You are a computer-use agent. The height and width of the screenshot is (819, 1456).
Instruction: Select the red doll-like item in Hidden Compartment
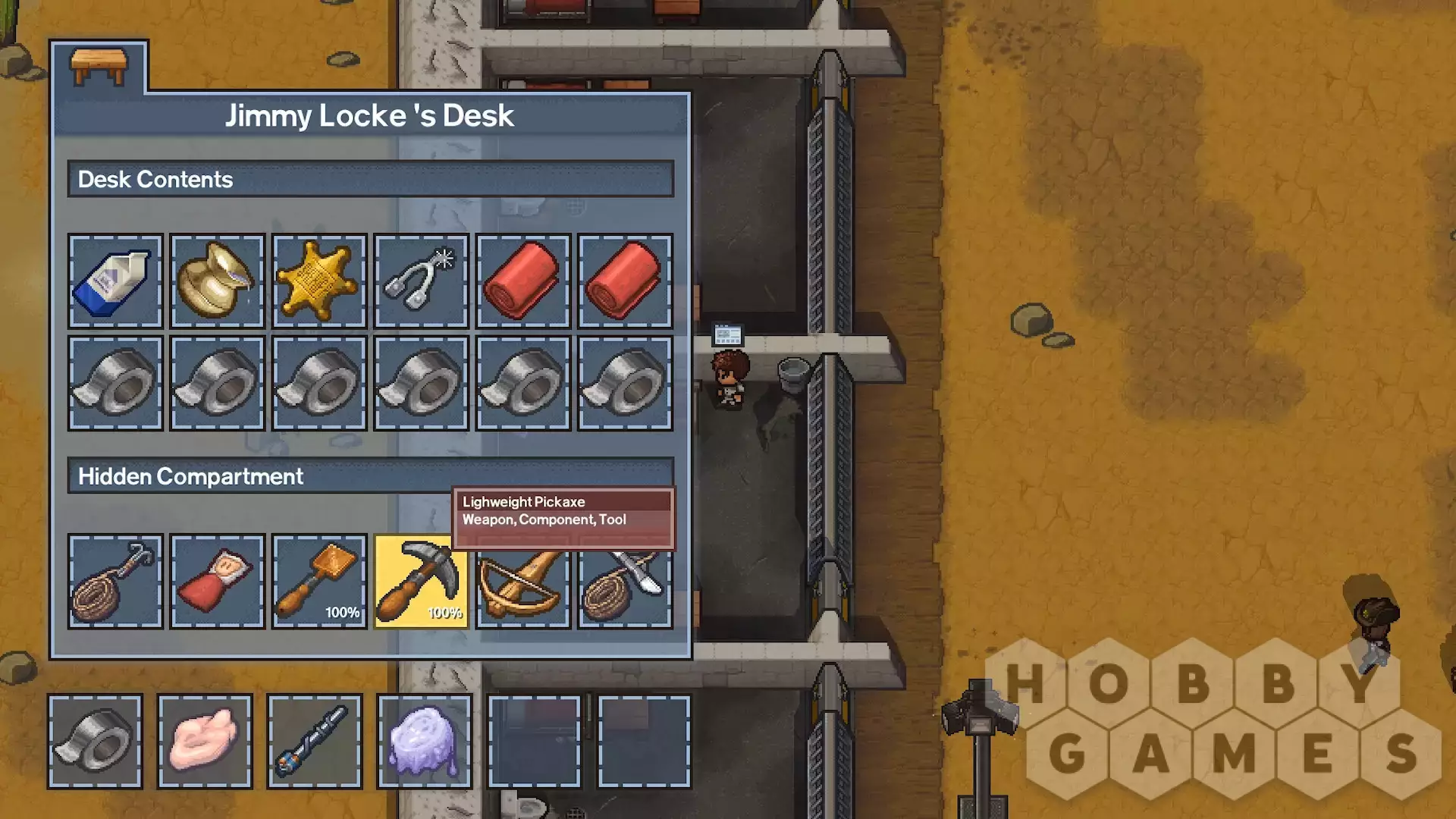pyautogui.click(x=218, y=582)
